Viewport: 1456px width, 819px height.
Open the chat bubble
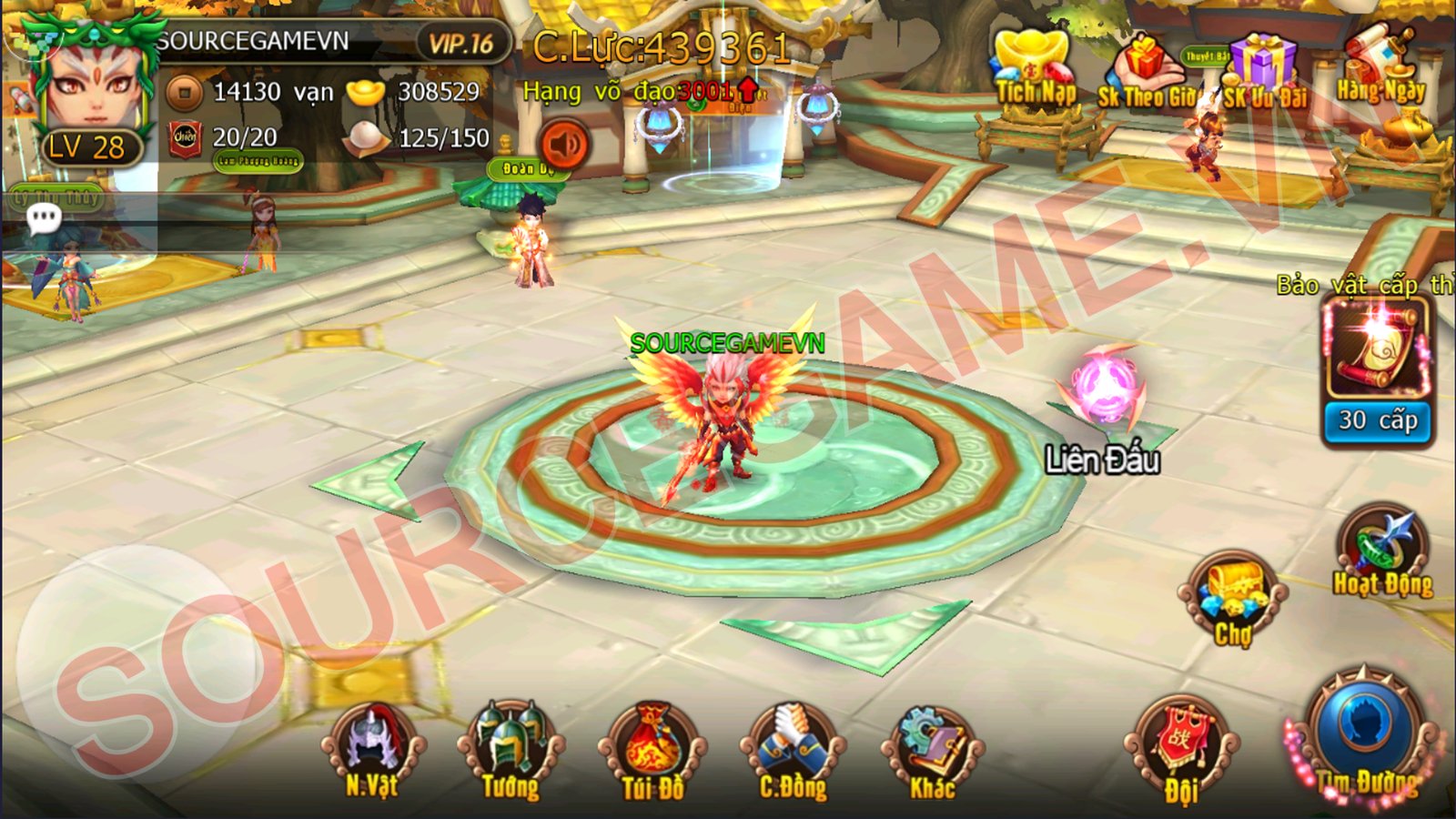tap(43, 218)
